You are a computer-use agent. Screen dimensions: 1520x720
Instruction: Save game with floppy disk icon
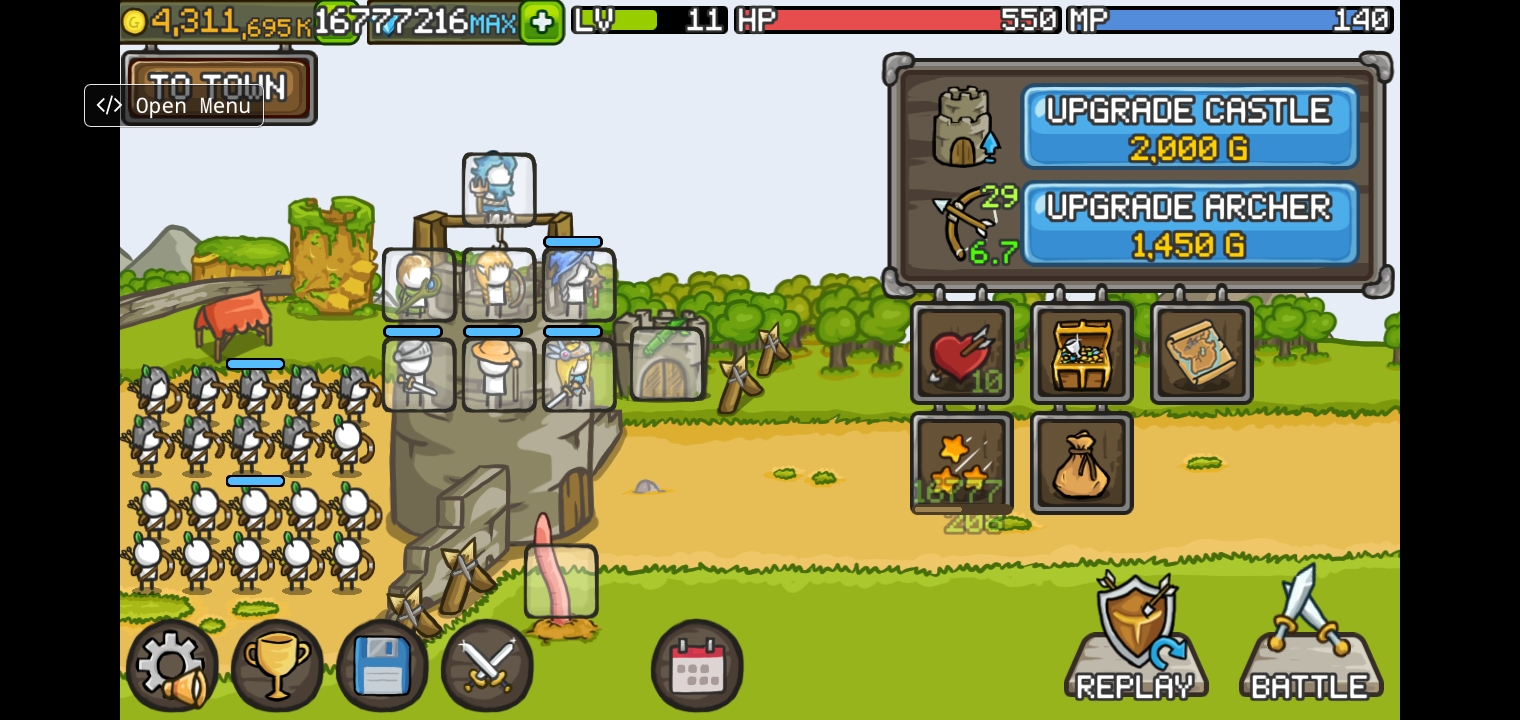point(382,665)
